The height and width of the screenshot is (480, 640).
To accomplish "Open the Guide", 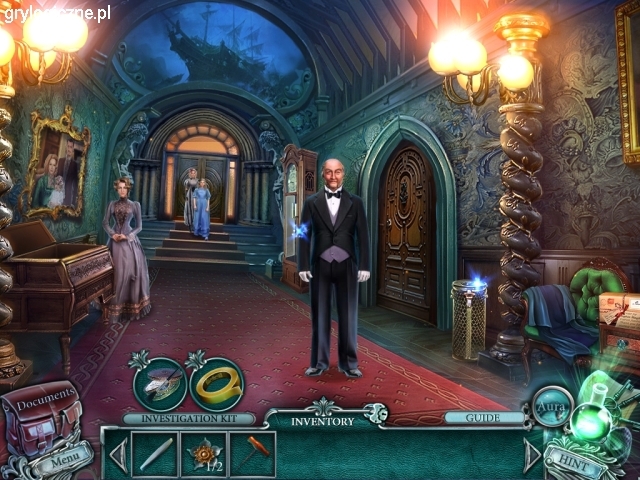I will tap(485, 418).
